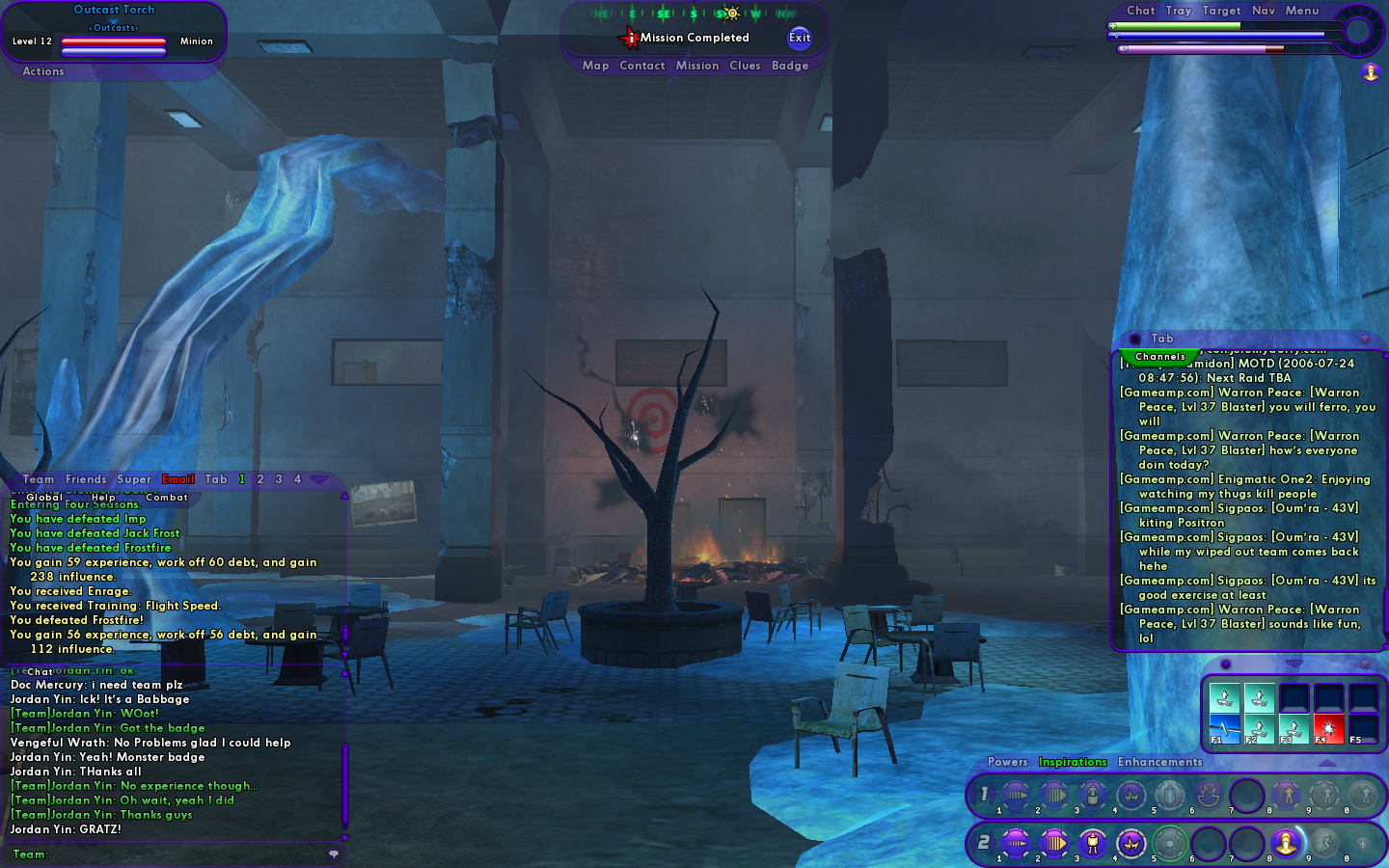Open the Contact list

(x=642, y=66)
